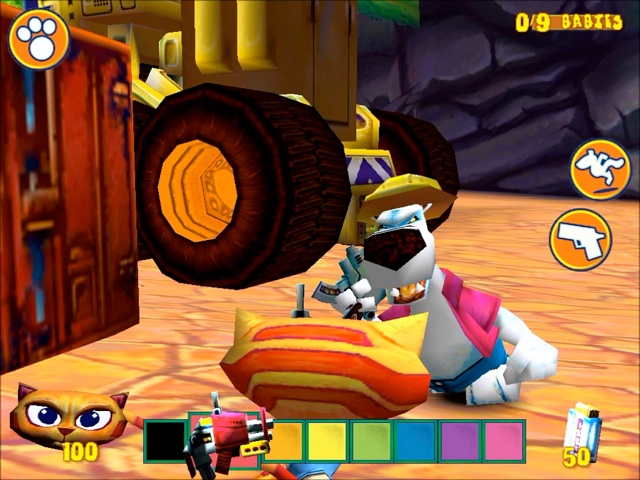The height and width of the screenshot is (480, 640).
Task: Activate the jump action button
Action: click(600, 169)
